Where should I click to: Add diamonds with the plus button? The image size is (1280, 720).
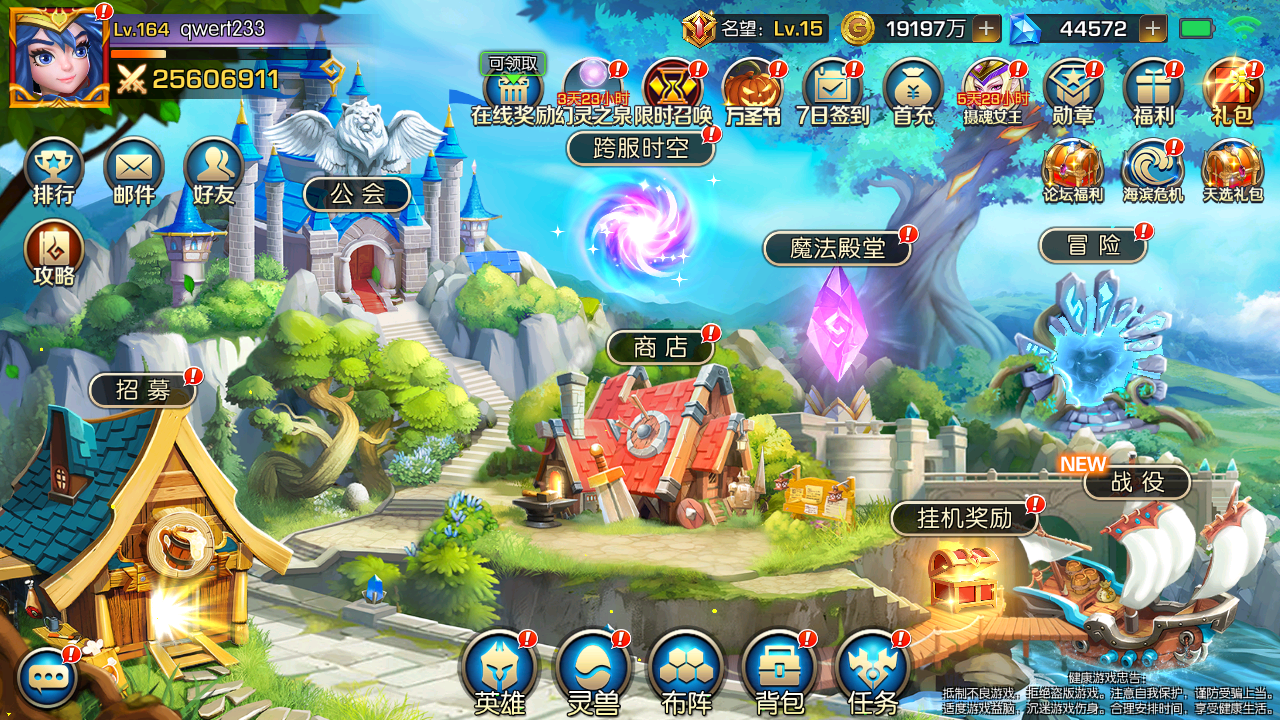(x=1152, y=29)
